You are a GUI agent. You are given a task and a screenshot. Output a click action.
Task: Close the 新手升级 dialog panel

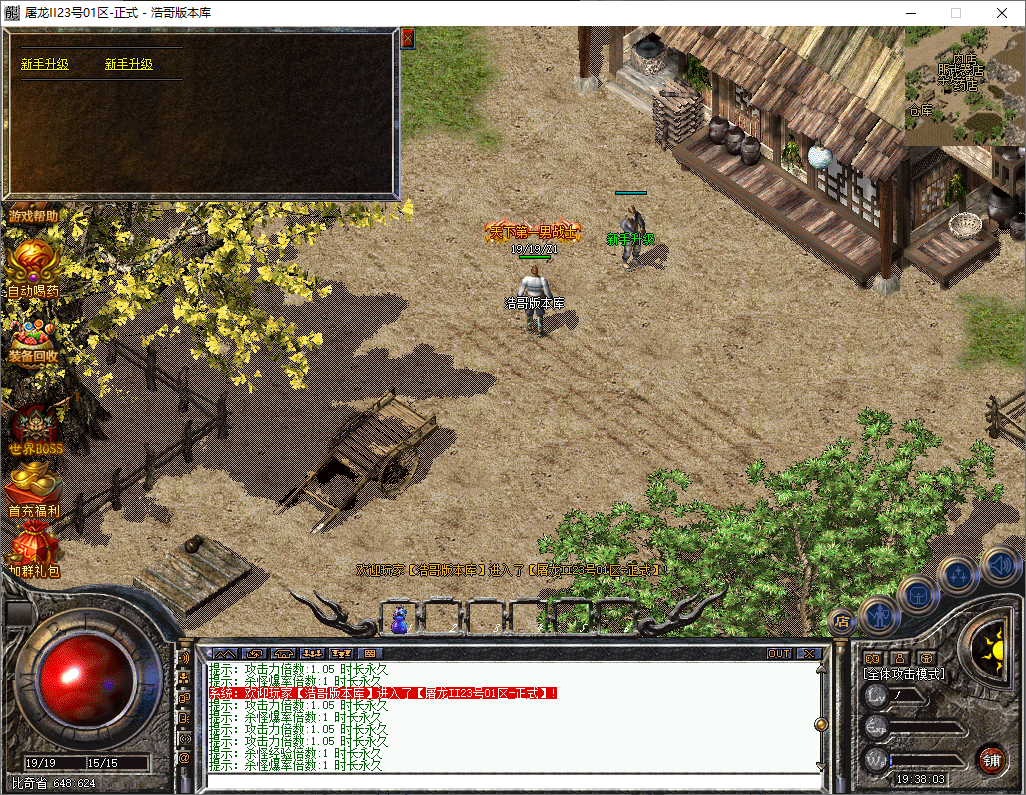[x=407, y=39]
